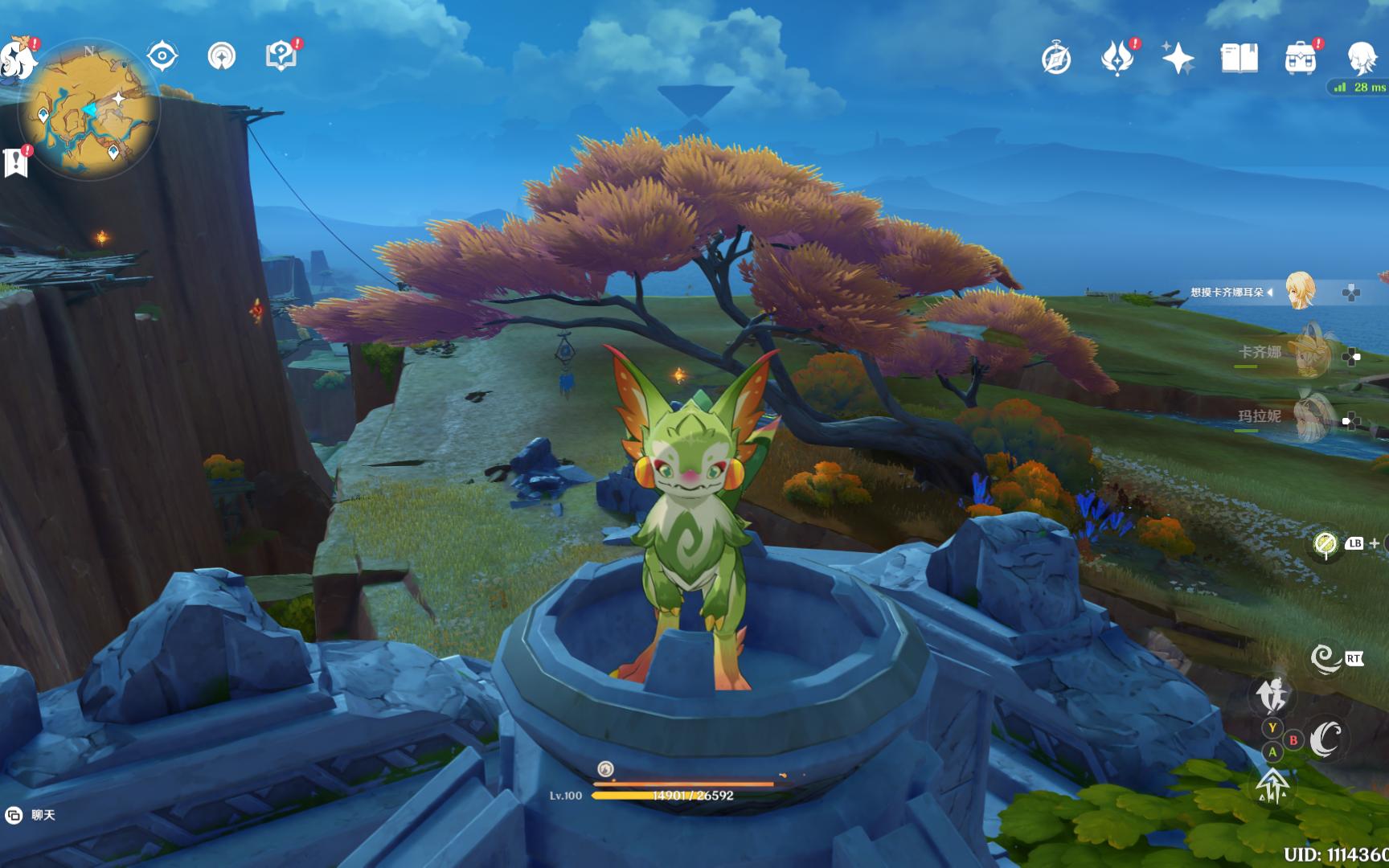The width and height of the screenshot is (1389, 868).
Task: Open the backpack inventory
Action: 1300,59
